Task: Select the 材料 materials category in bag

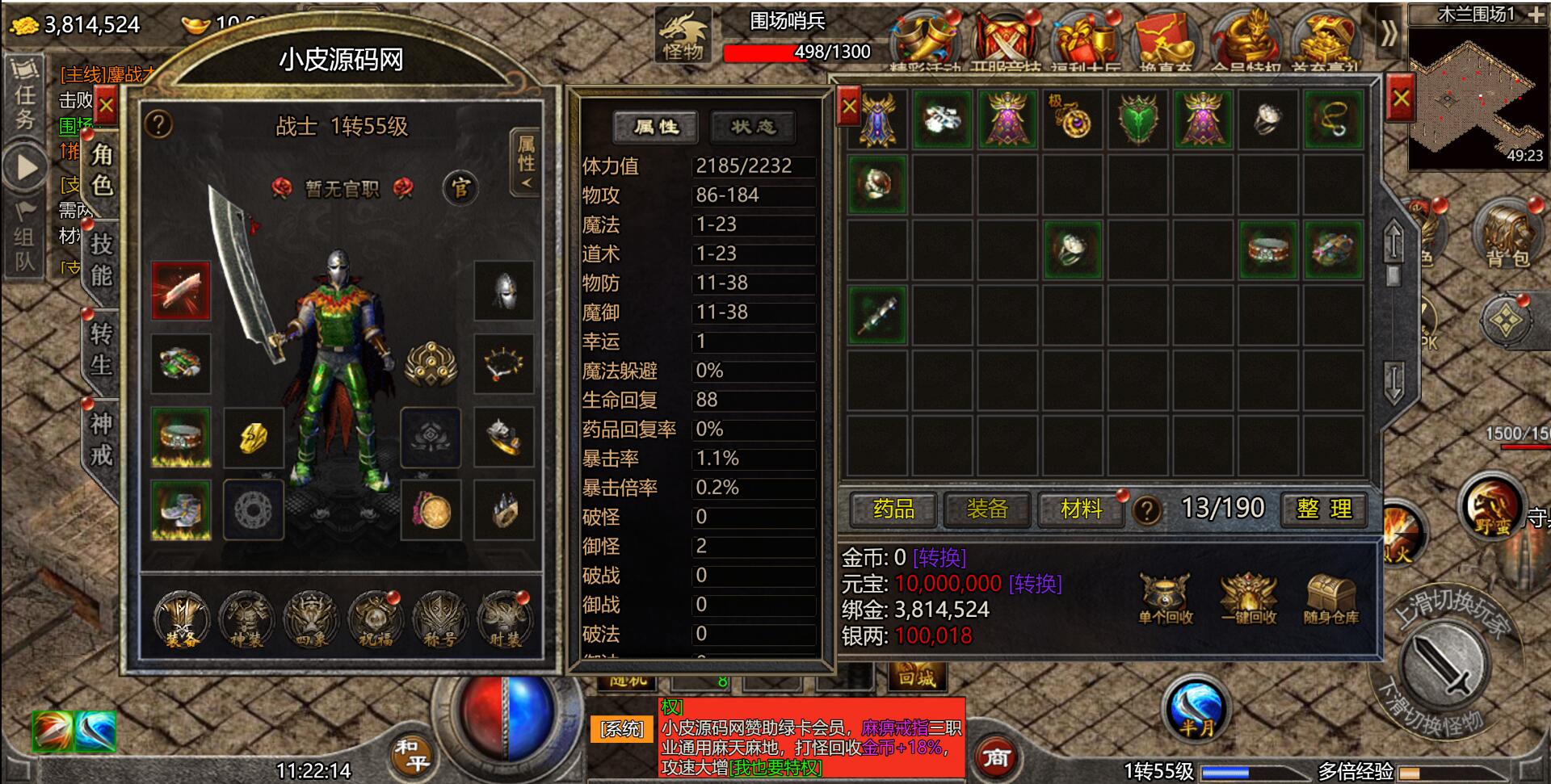Action: coord(1080,510)
